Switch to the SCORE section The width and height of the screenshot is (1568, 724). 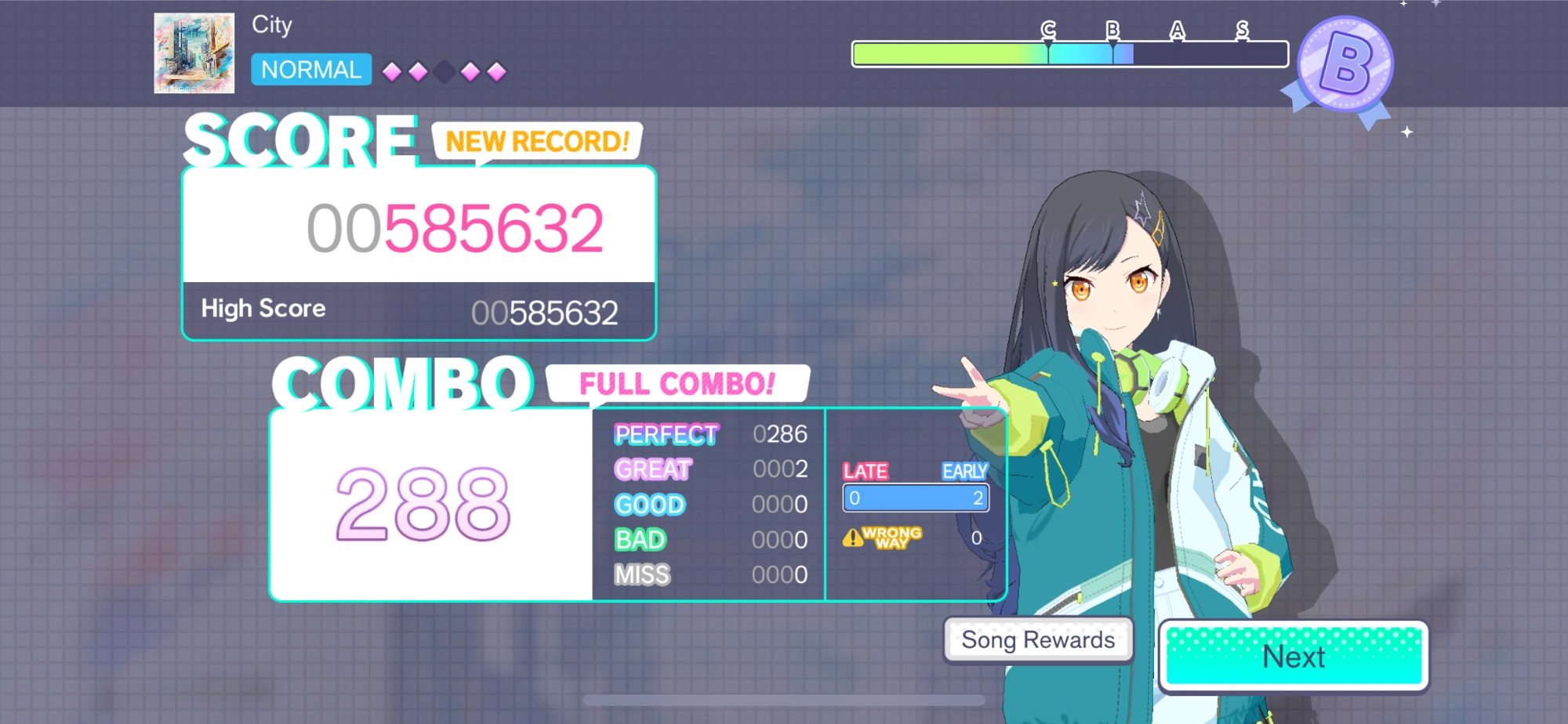(300, 141)
